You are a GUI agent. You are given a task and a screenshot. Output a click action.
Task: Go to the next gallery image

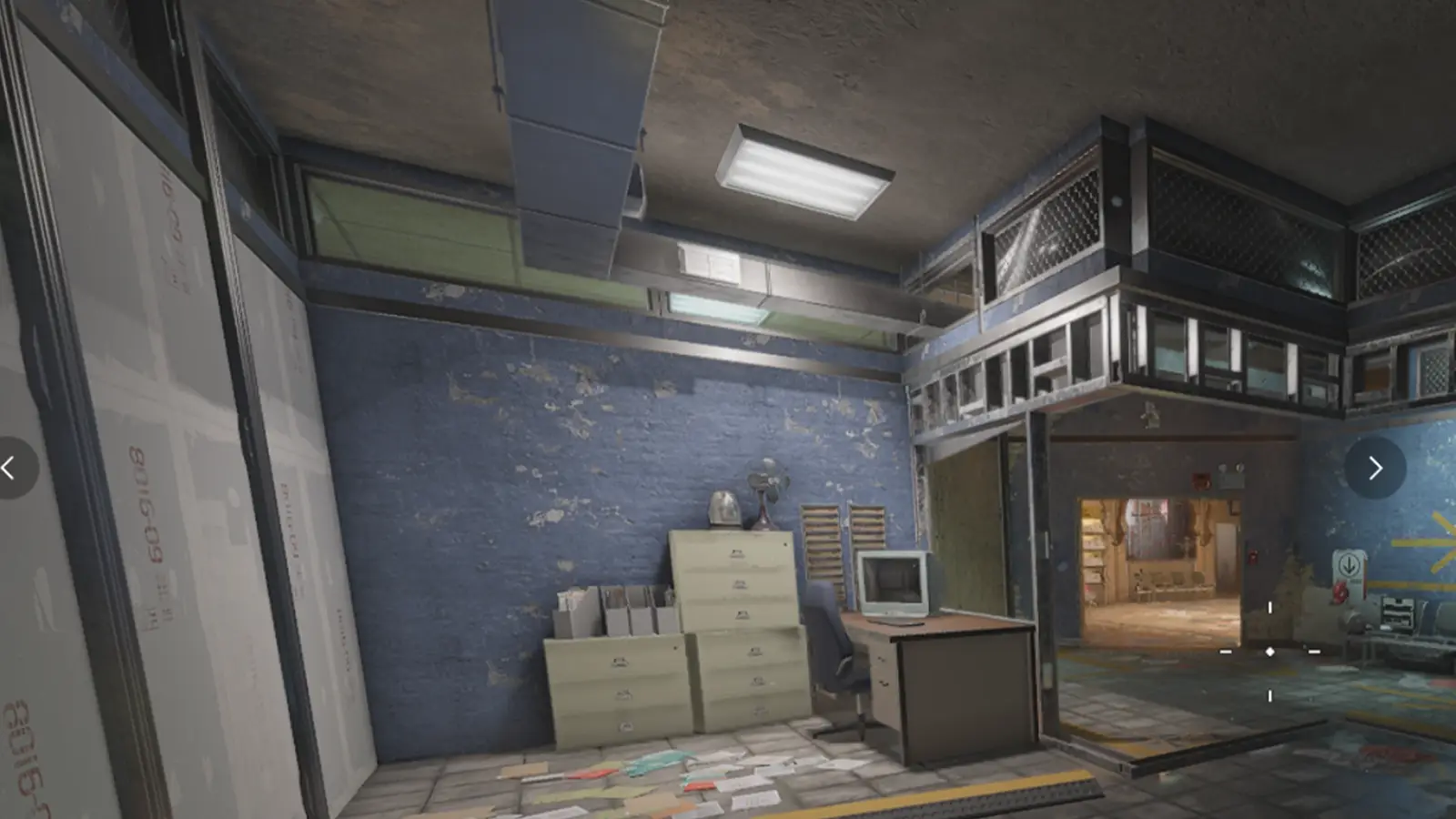1375,468
